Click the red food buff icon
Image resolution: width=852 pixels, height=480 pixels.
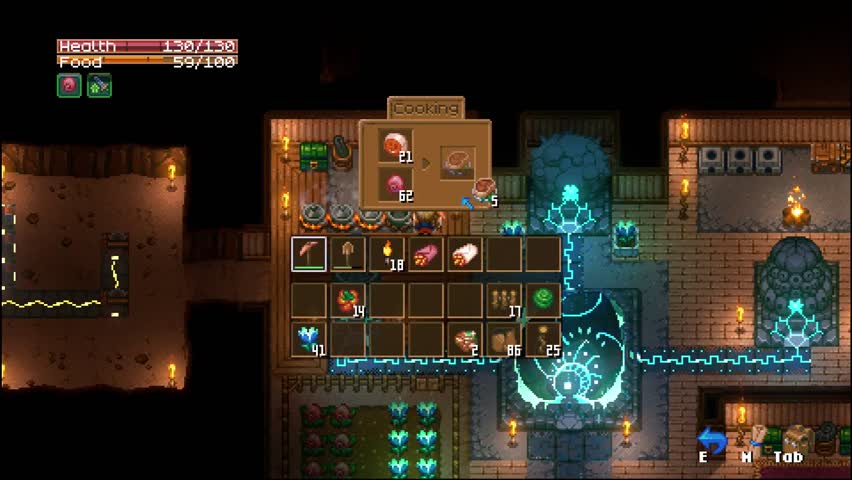[68, 86]
